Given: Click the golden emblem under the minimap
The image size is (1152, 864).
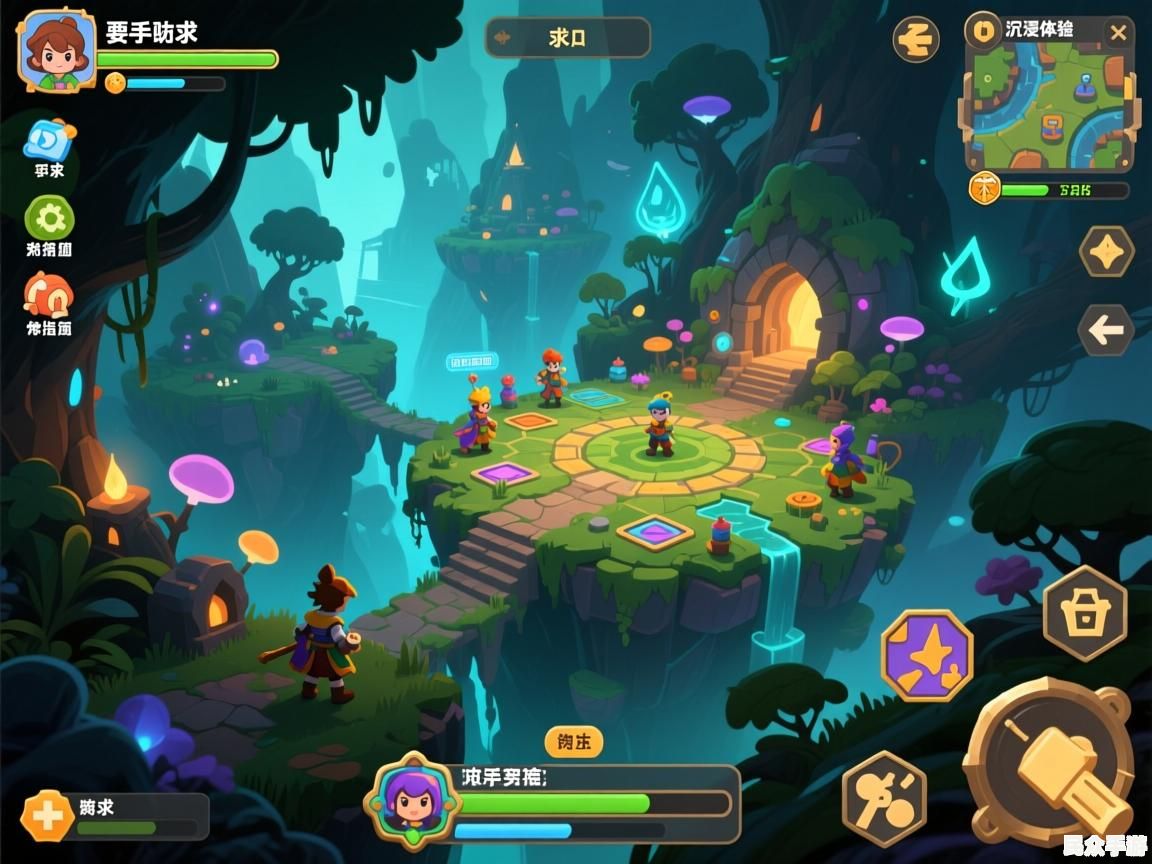Looking at the screenshot, I should 984,188.
